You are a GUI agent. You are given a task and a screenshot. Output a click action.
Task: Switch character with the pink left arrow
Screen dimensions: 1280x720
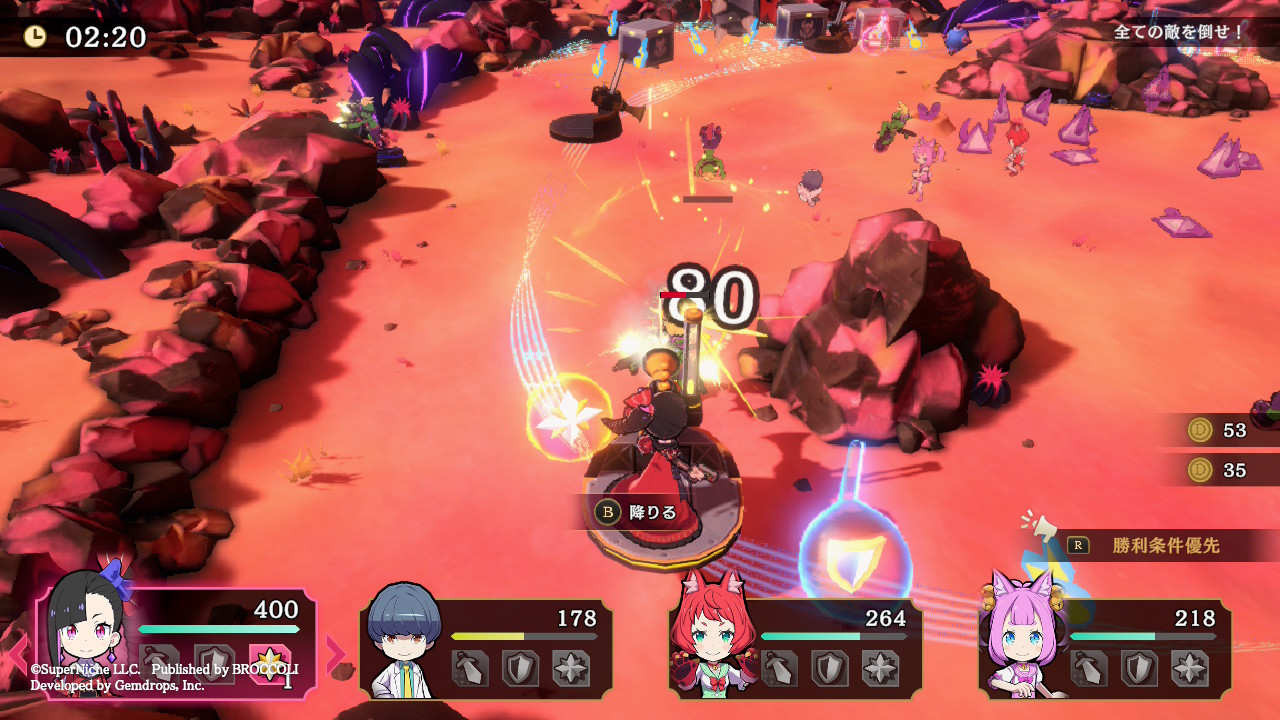click(x=18, y=654)
